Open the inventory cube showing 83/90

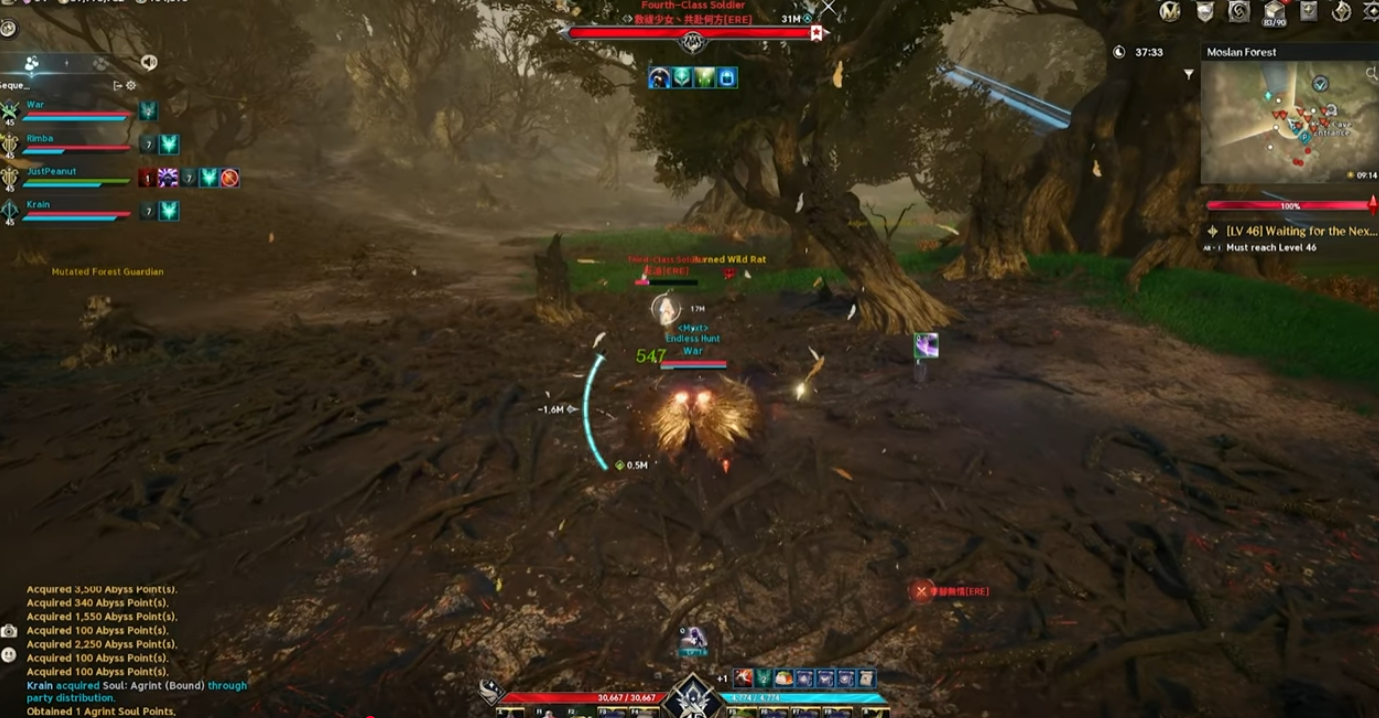tap(1274, 12)
